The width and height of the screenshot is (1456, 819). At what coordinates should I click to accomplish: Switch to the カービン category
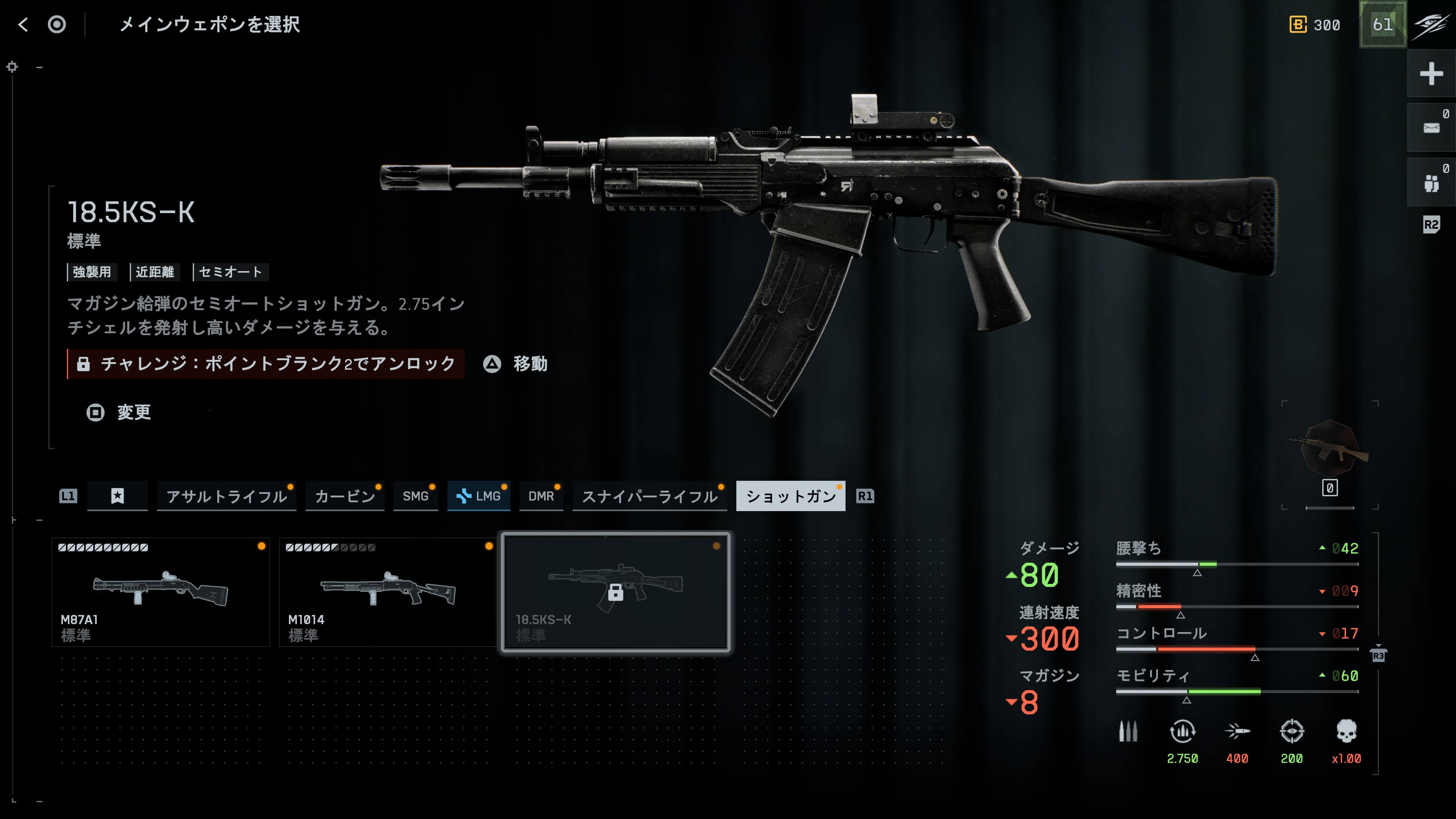point(345,496)
